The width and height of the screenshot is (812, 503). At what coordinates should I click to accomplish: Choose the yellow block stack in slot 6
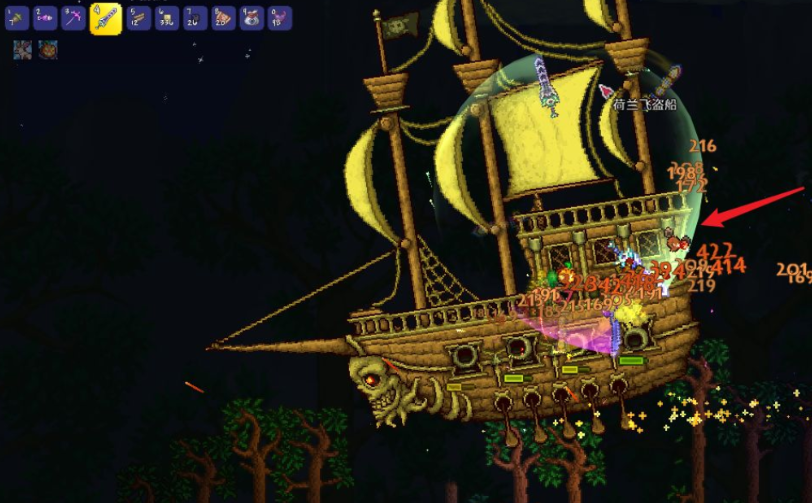click(167, 18)
